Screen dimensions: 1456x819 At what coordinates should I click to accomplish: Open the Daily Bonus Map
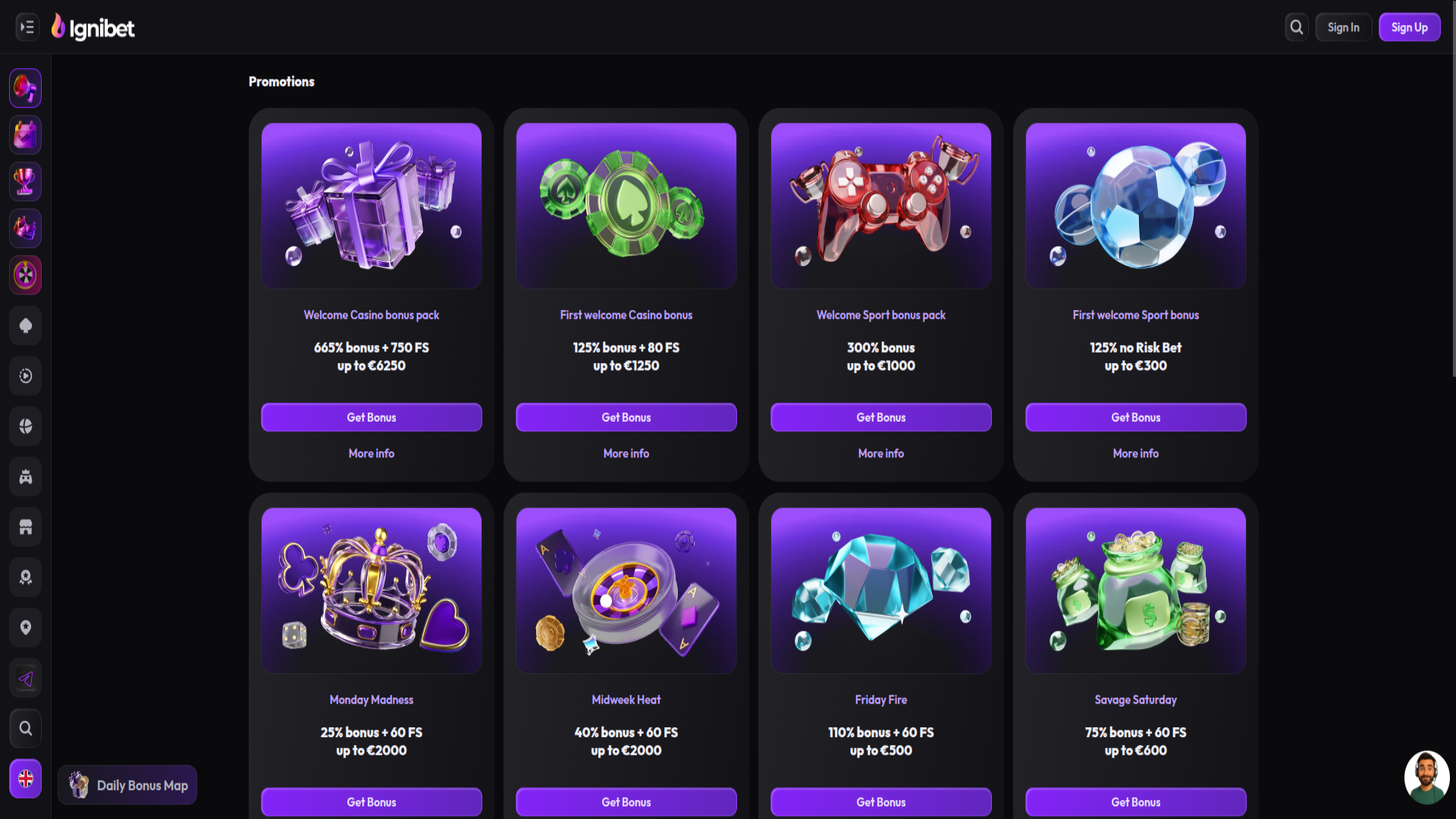point(127,785)
